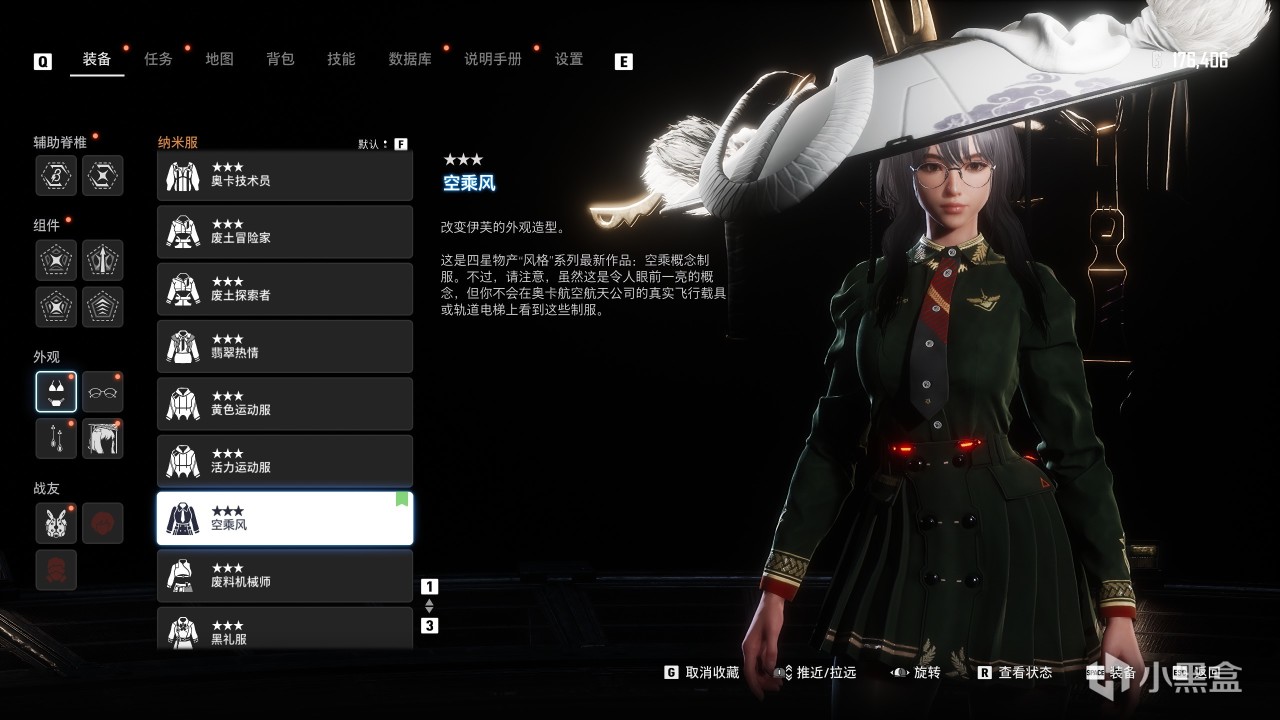The image size is (1280, 720).
Task: Open the earrings appearance slot
Action: tap(56, 438)
